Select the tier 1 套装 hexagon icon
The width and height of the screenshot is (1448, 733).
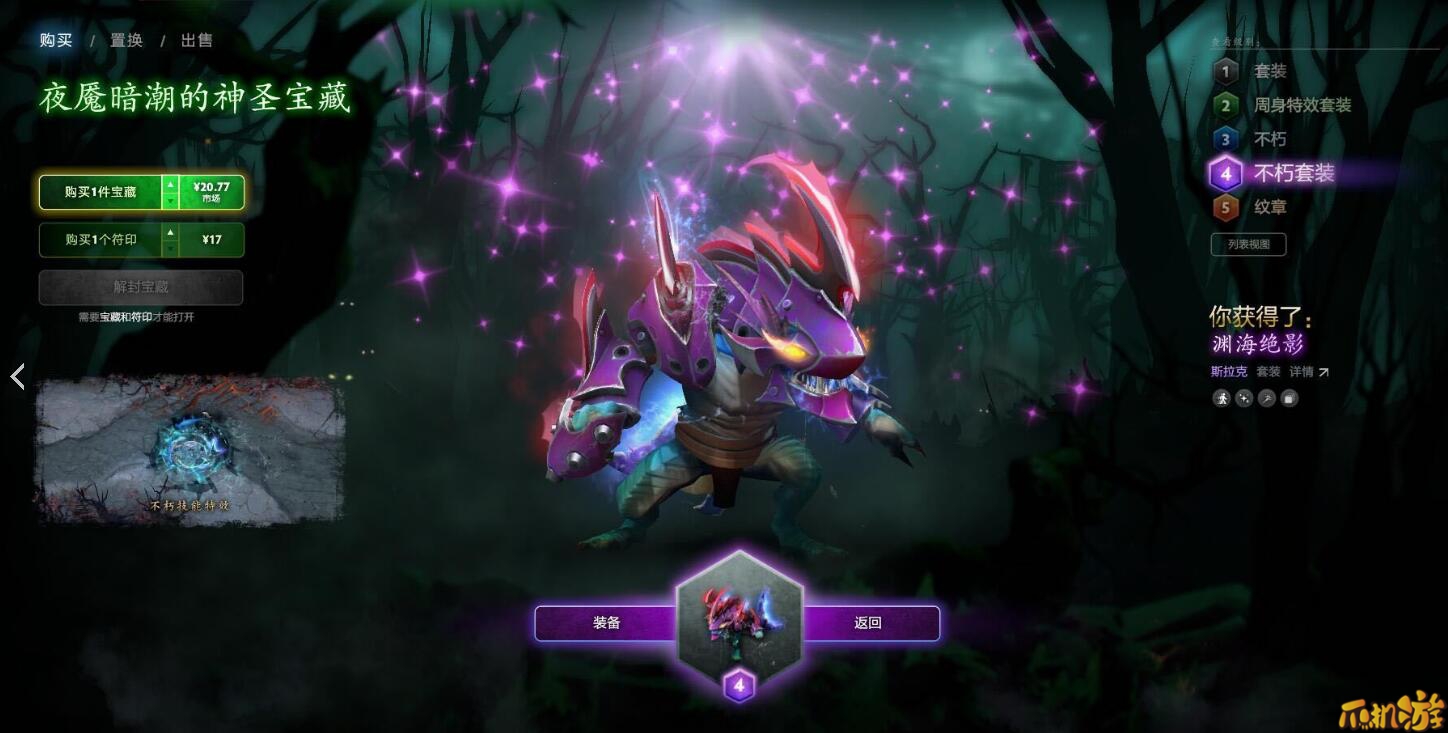tap(1226, 71)
